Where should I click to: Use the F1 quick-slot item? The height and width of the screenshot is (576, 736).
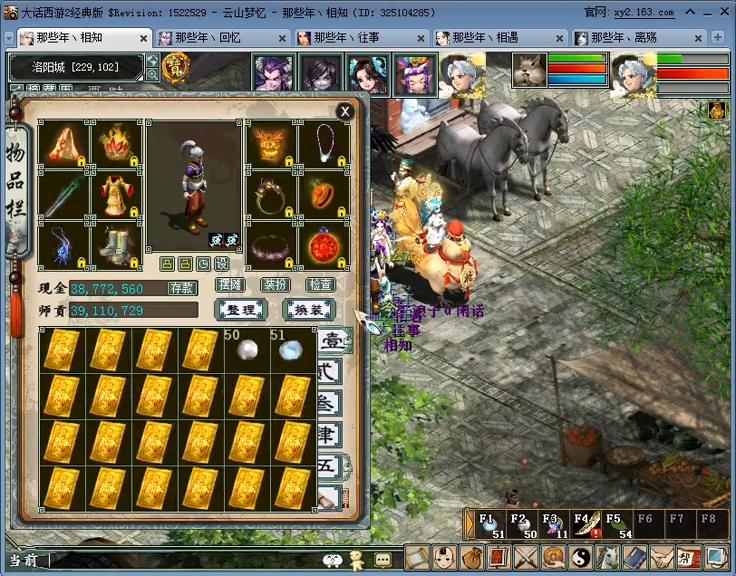(x=488, y=525)
